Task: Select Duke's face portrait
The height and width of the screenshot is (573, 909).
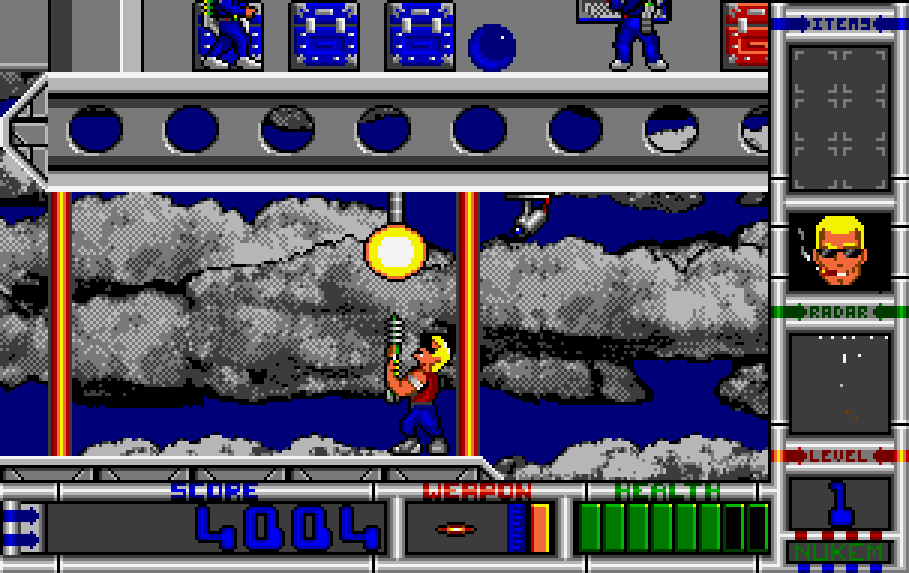Action: point(839,252)
